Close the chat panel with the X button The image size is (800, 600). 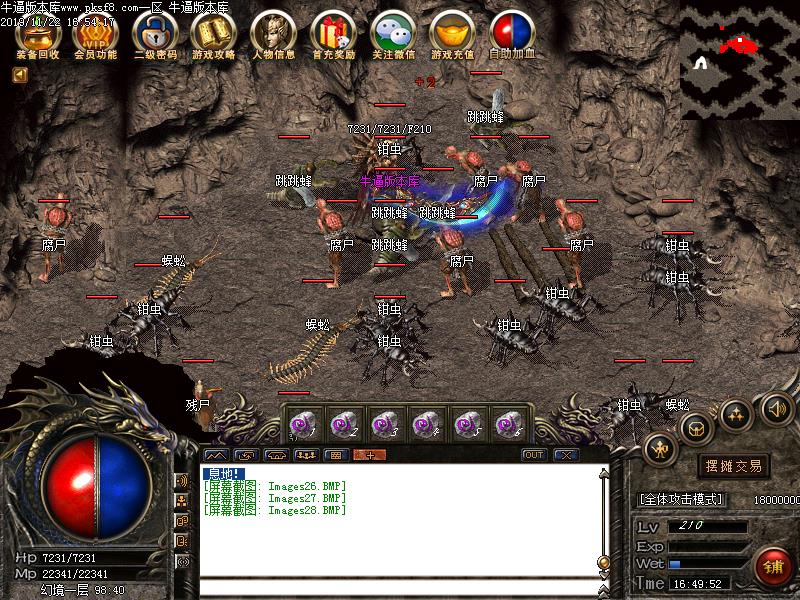566,455
